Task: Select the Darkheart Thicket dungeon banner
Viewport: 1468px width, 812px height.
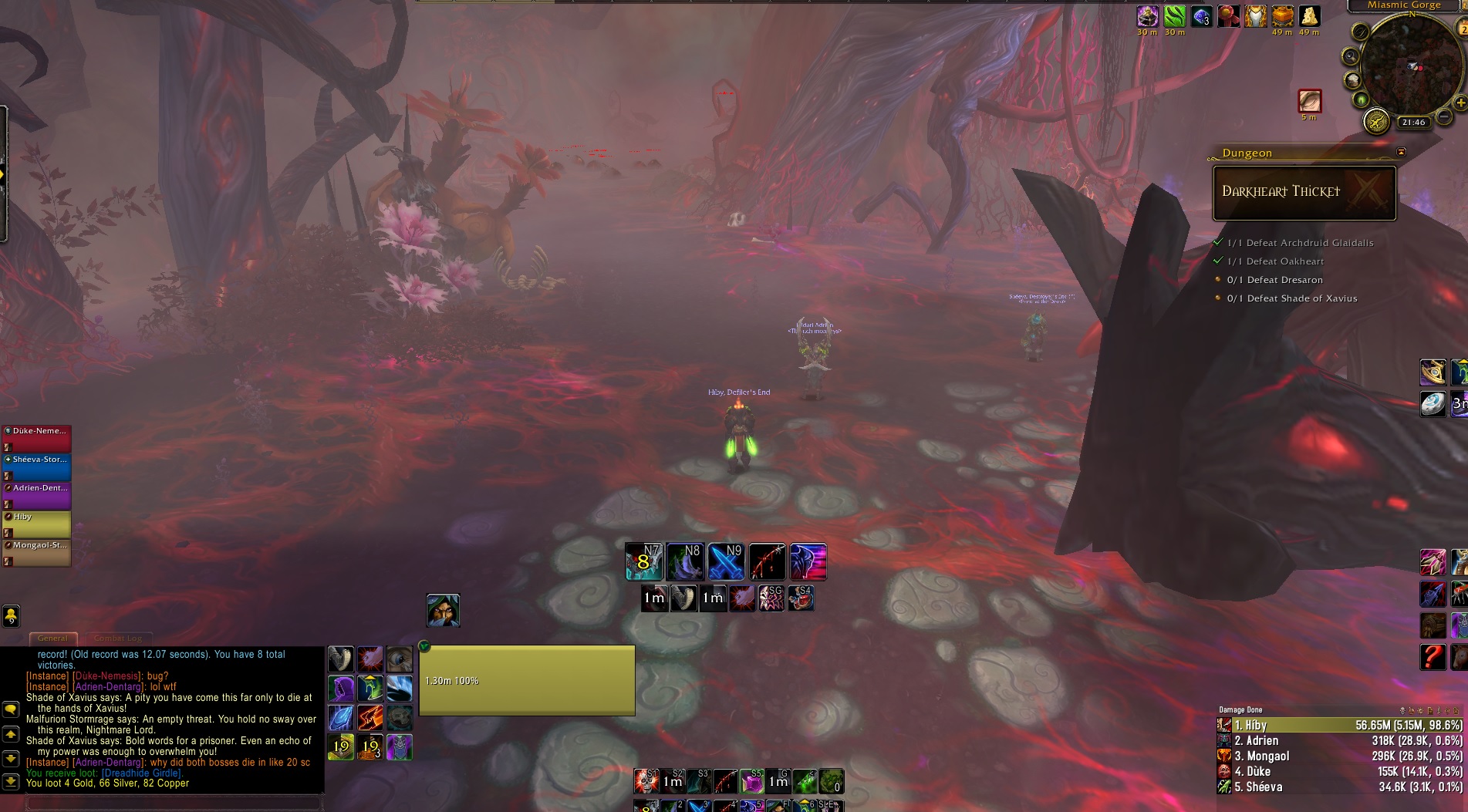Action: pos(1304,193)
